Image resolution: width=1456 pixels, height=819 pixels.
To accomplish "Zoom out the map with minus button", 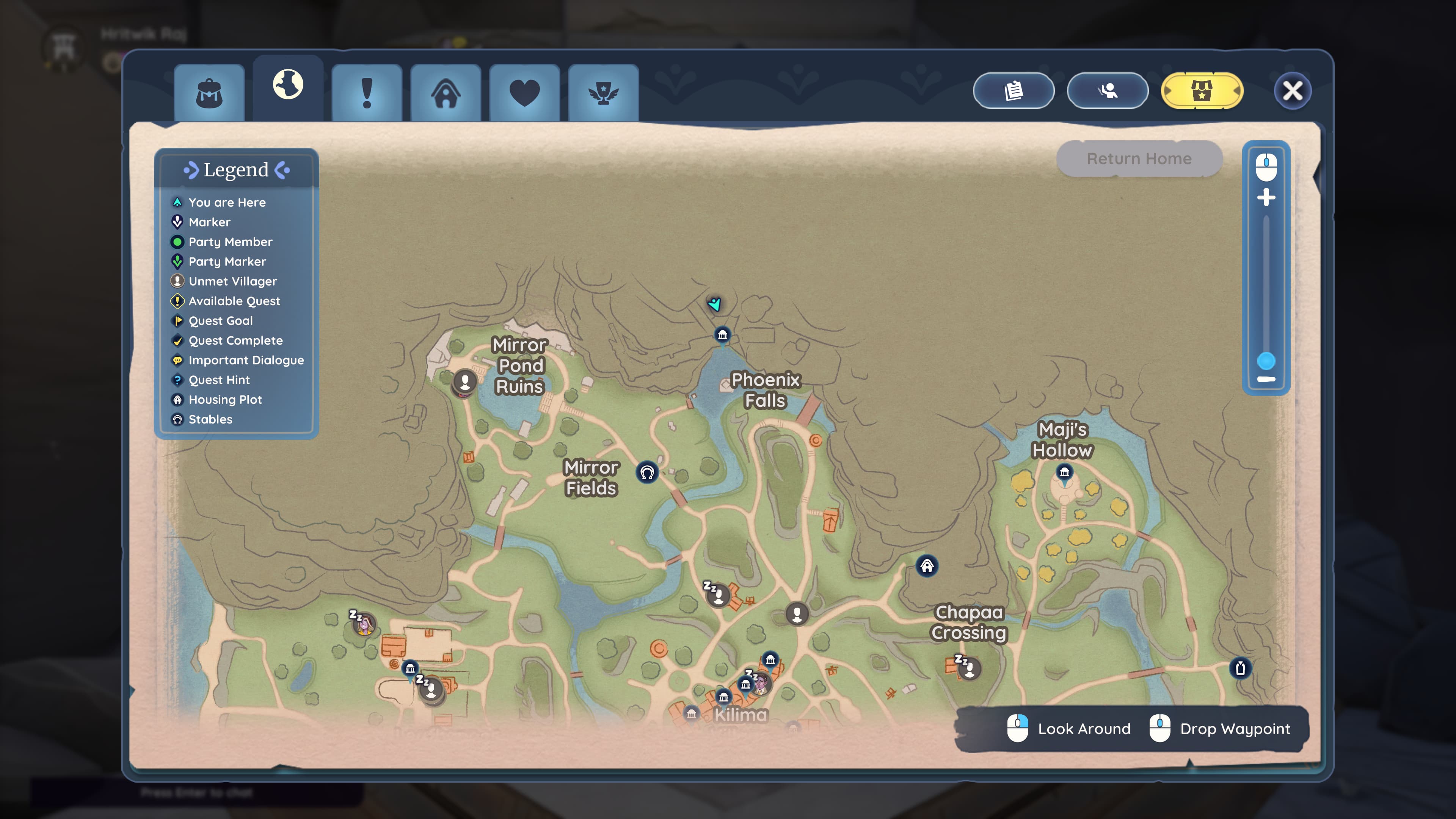I will 1266,379.
